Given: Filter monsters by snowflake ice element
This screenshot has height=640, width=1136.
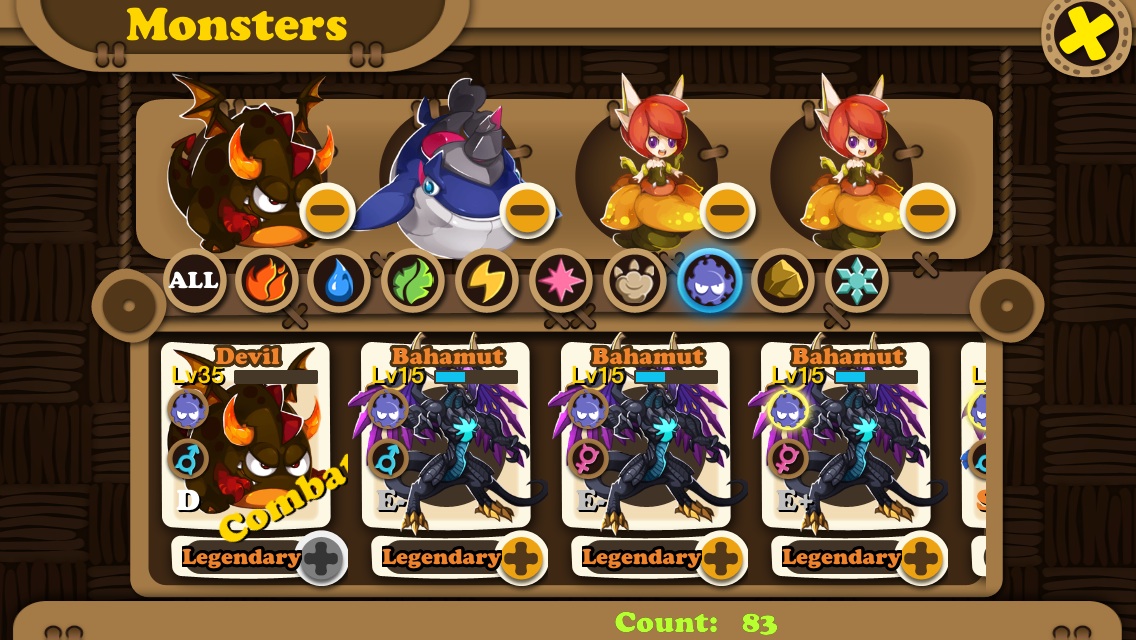Looking at the screenshot, I should pyautogui.click(x=857, y=280).
